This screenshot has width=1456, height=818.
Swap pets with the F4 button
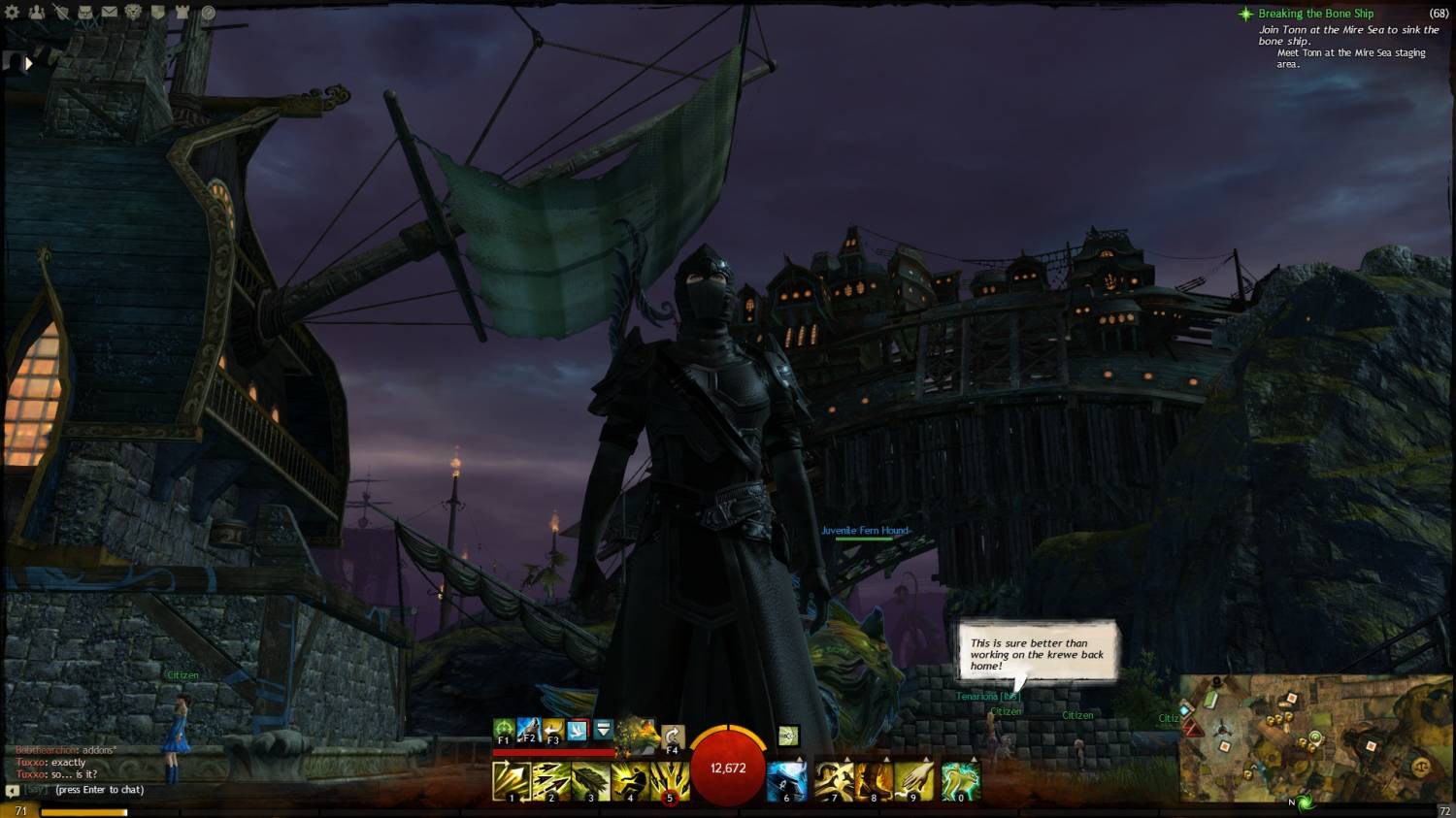tap(672, 737)
